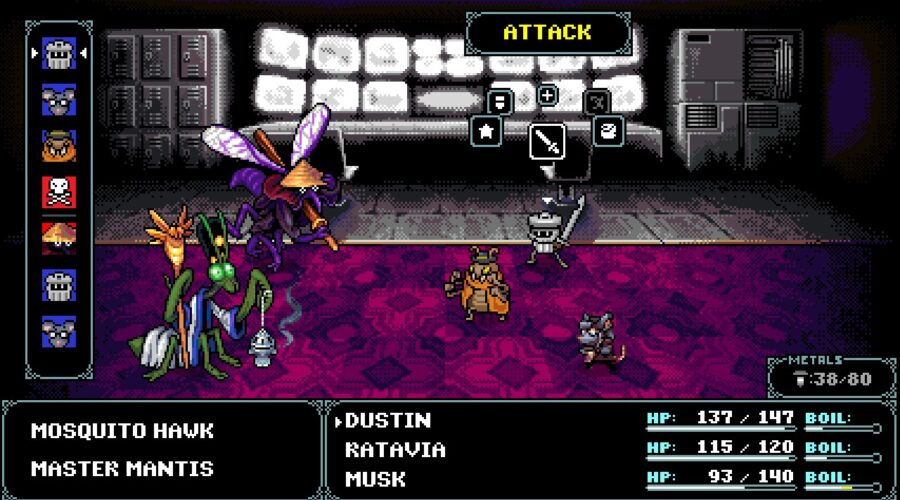Select the sword Attack command
The width and height of the screenshot is (900, 500).
(547, 141)
